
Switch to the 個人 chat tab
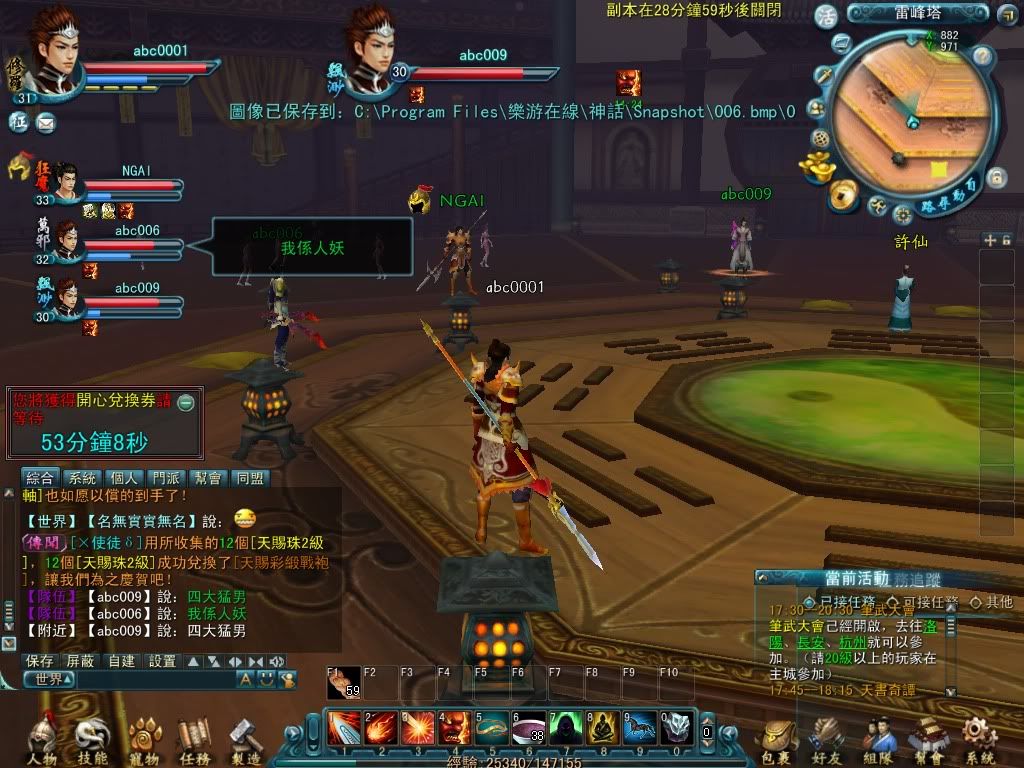[125, 478]
